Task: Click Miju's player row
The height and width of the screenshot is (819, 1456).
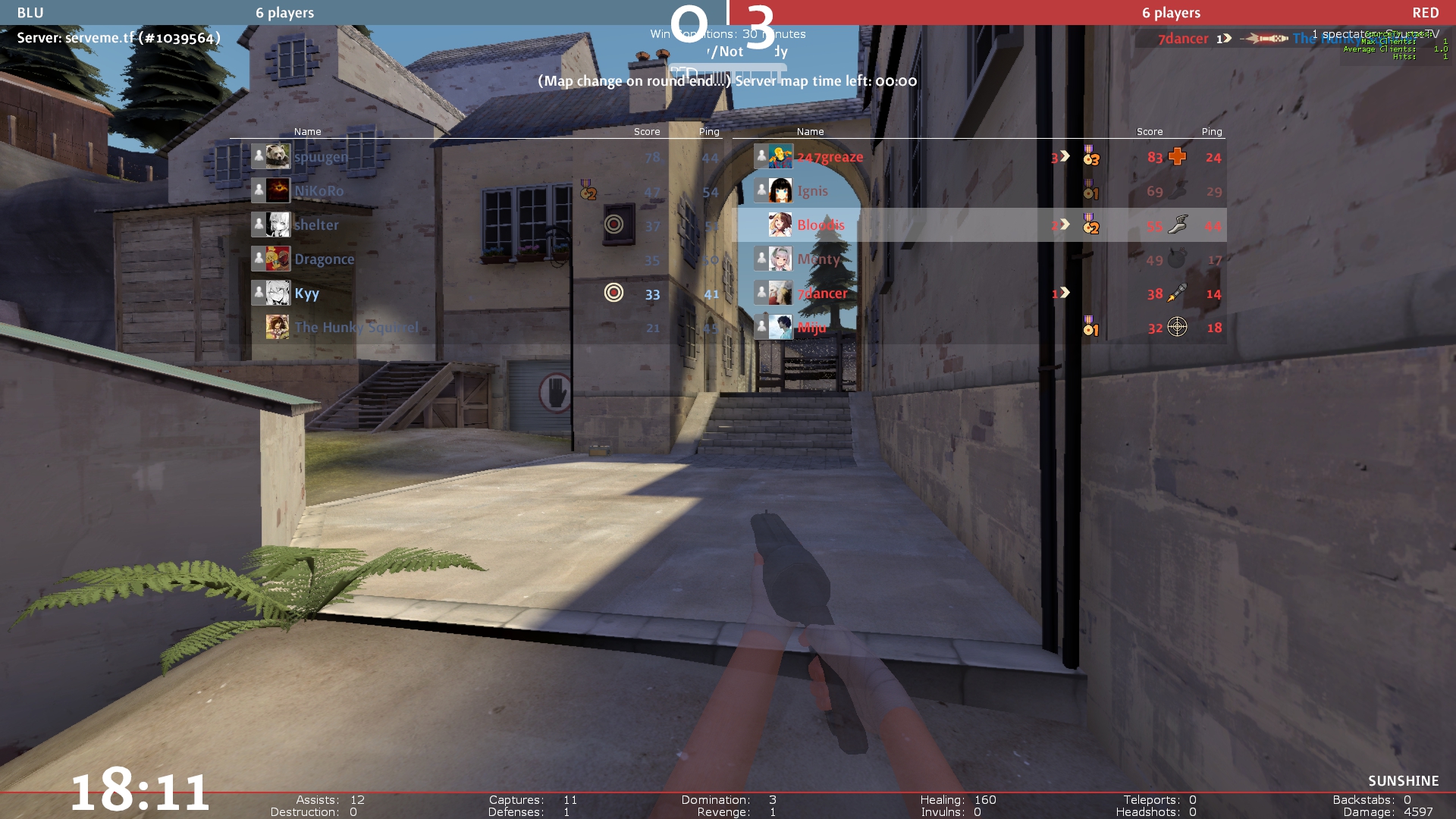Action: click(811, 328)
